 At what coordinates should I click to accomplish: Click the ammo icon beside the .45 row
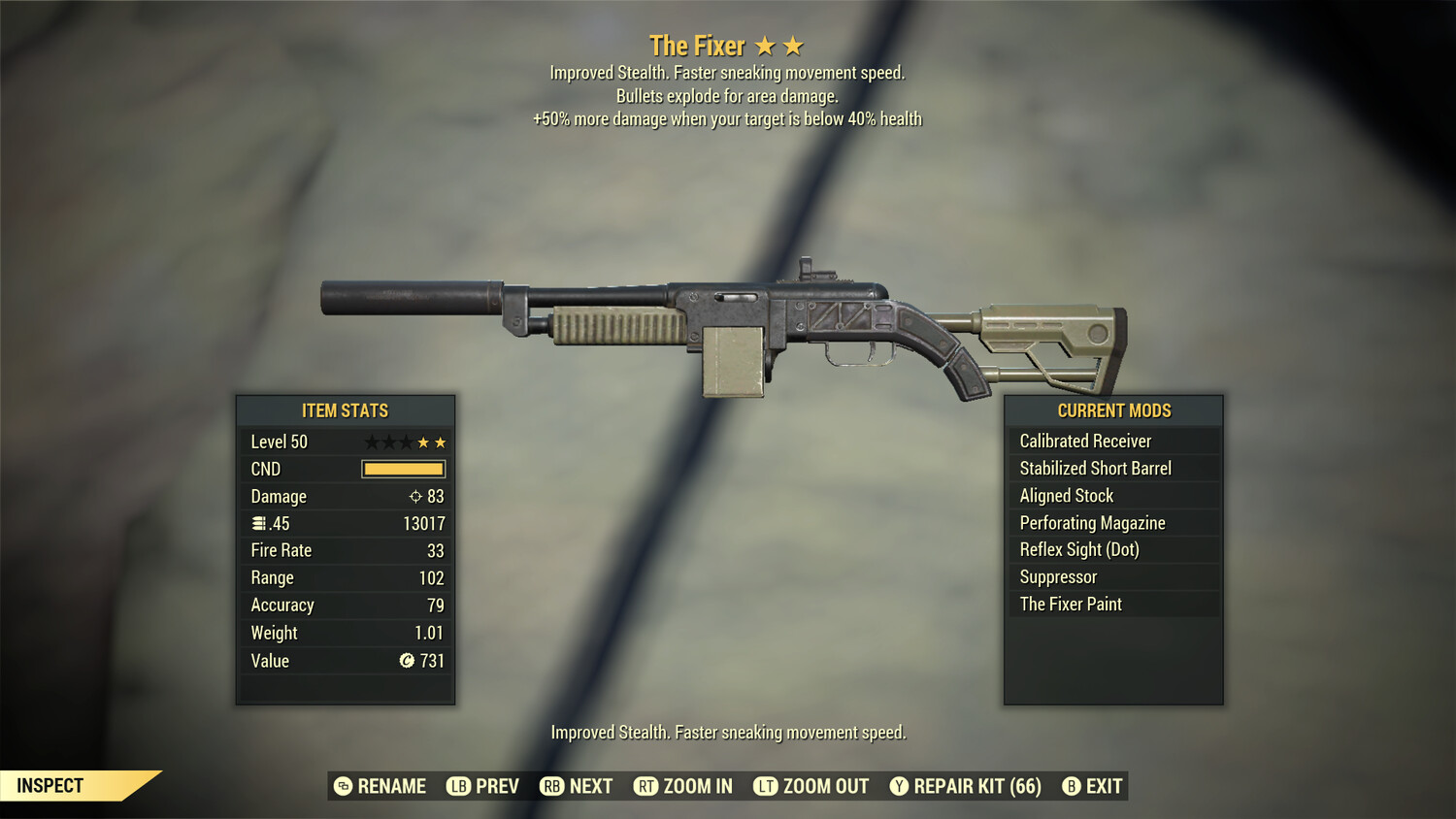pos(258,523)
